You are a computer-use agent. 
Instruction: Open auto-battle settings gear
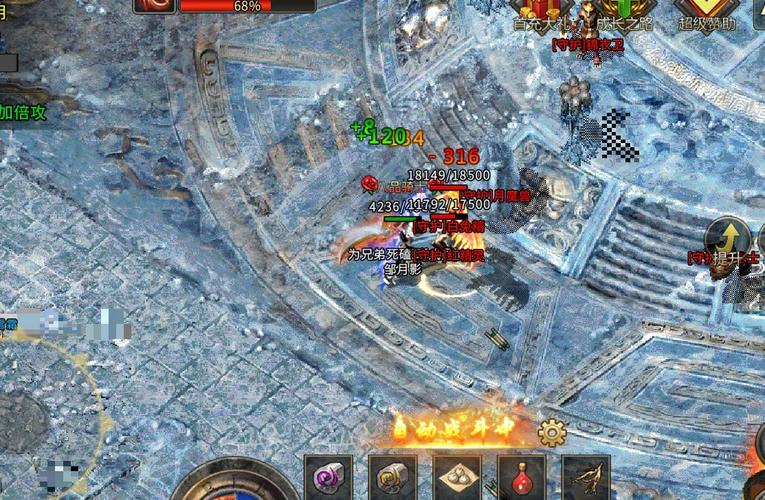[x=552, y=432]
